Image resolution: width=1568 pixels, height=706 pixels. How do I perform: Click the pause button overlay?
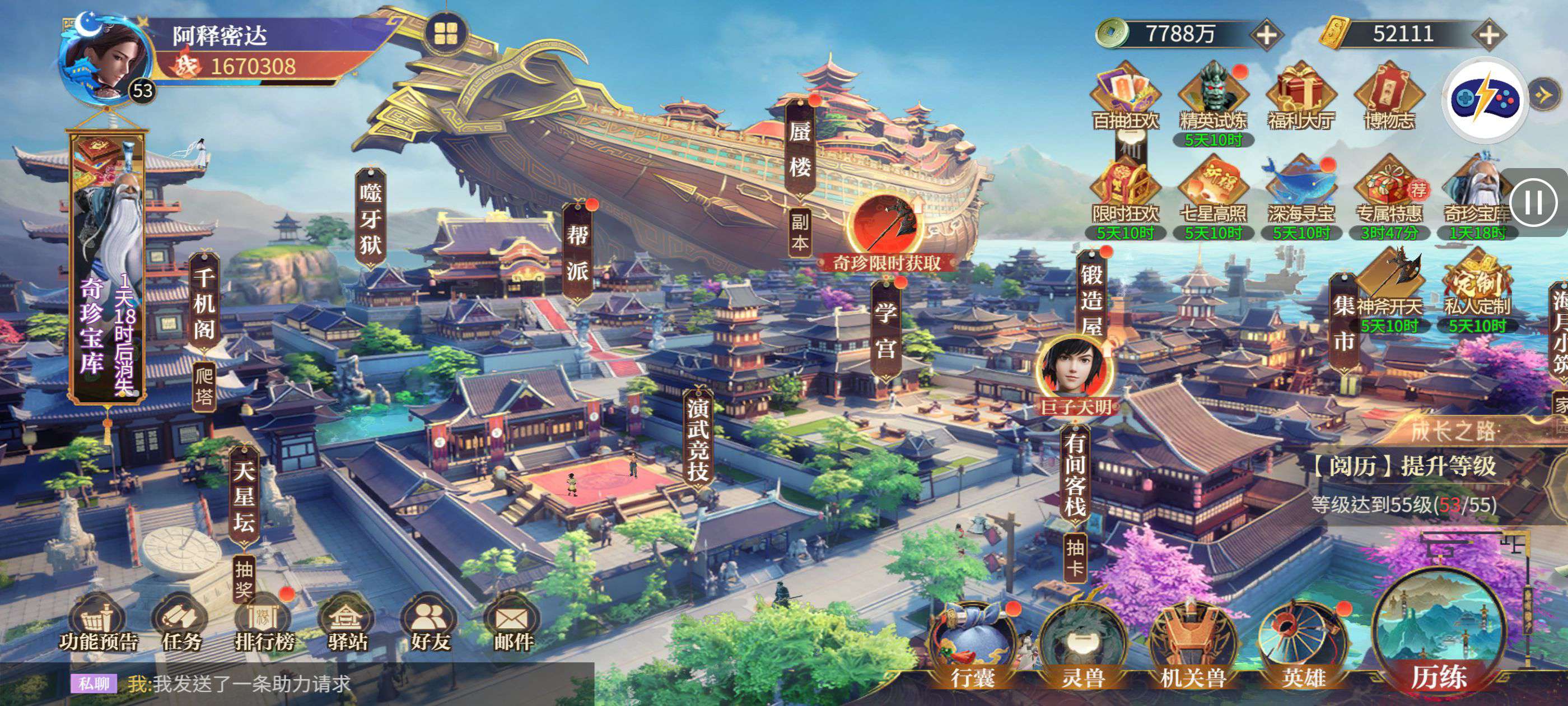click(x=1533, y=202)
